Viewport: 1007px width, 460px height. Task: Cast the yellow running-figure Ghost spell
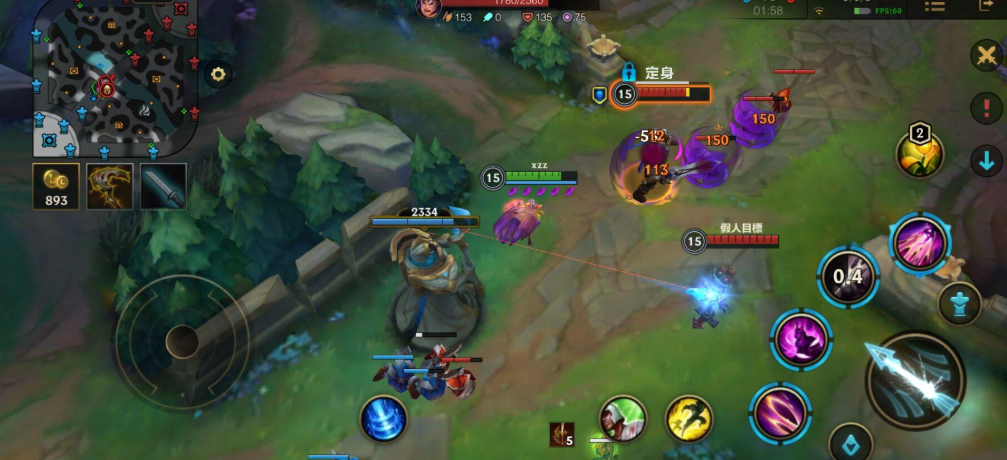[689, 419]
